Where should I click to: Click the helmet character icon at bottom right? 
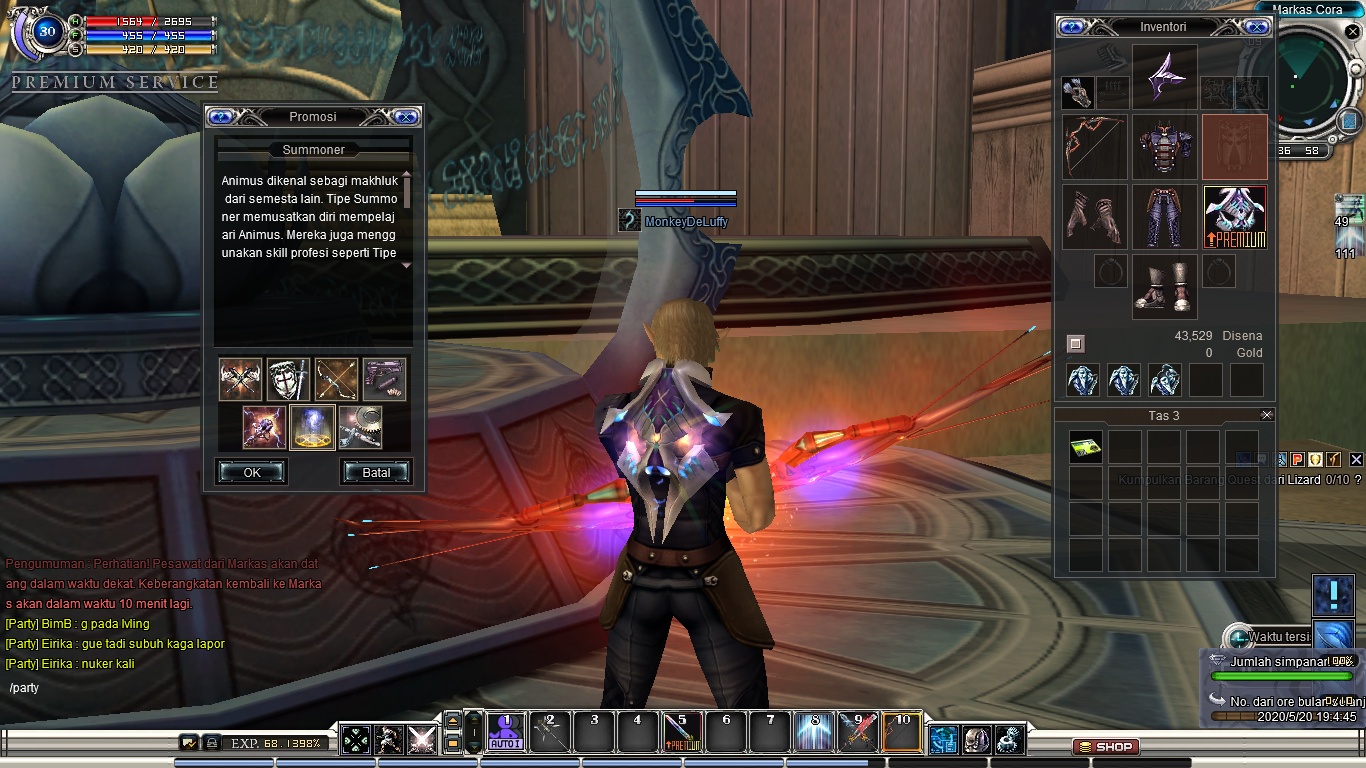pos(975,740)
